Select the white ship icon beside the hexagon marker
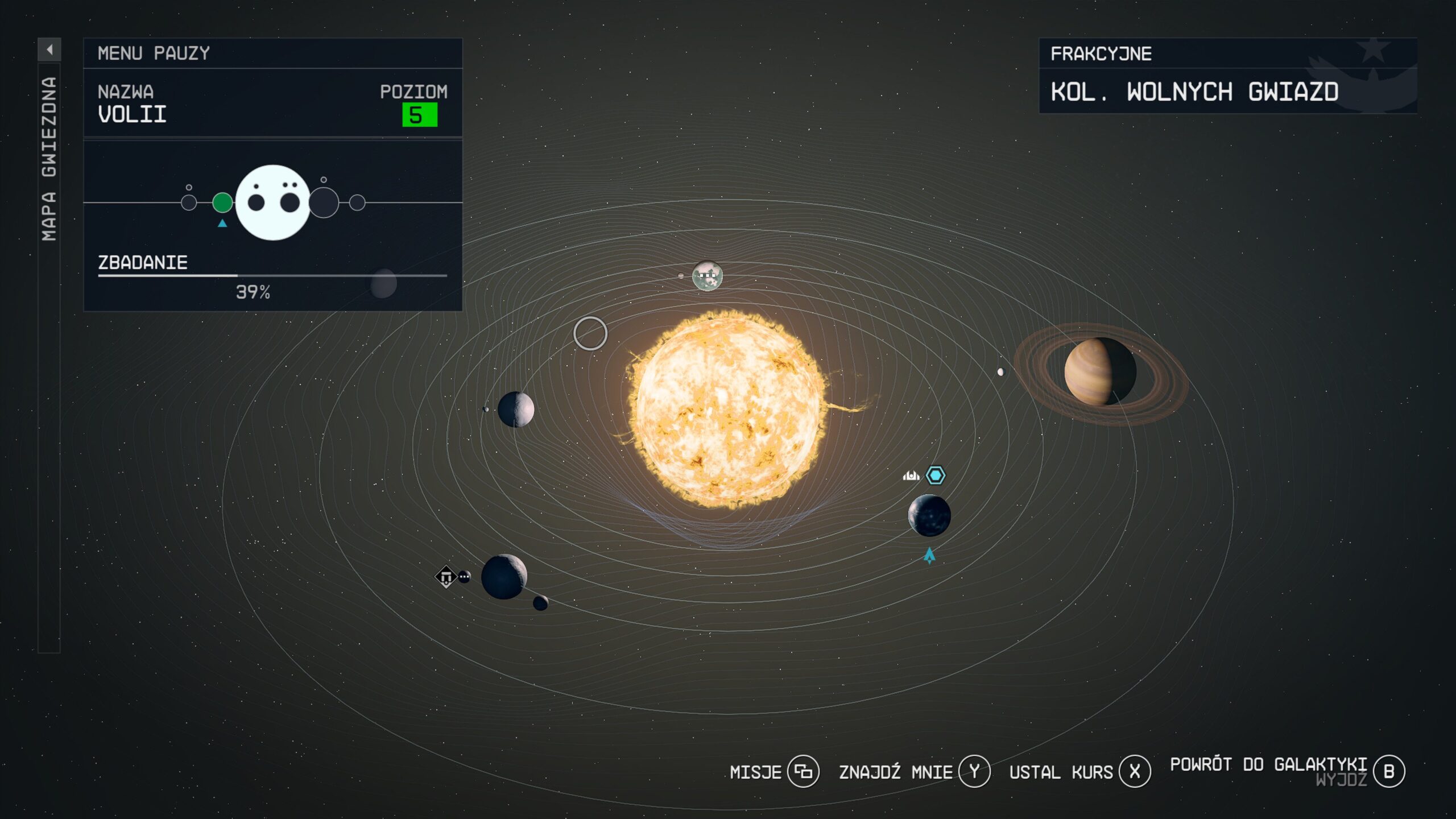This screenshot has height=819, width=1456. point(911,475)
